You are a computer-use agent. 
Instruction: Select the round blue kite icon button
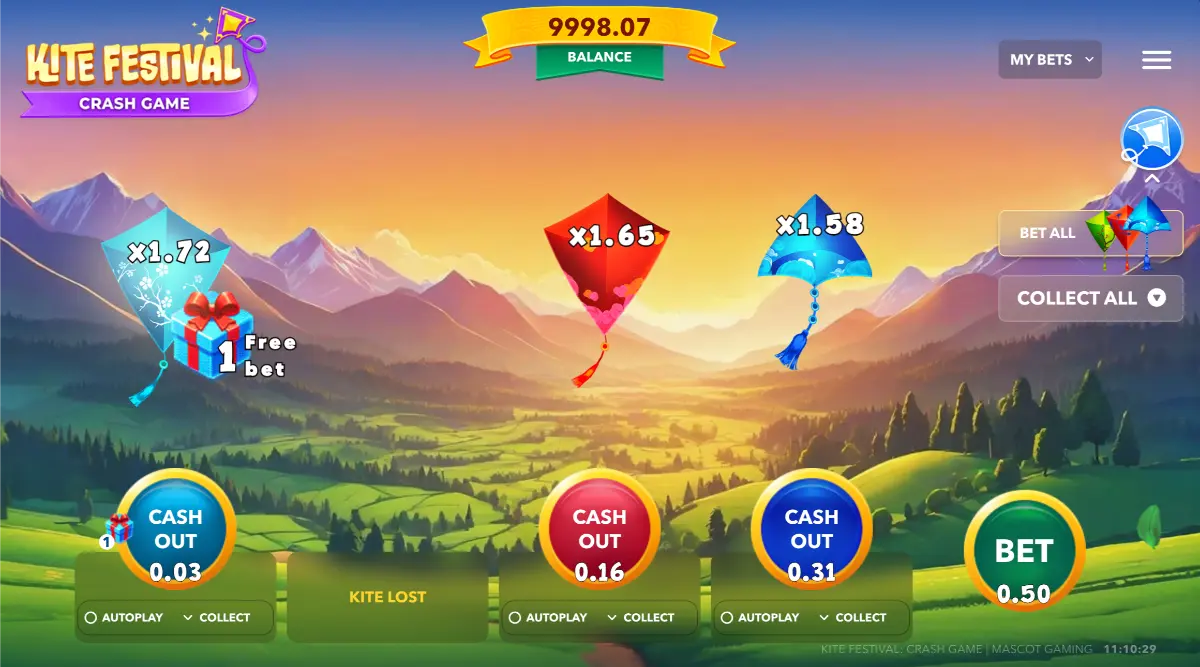tap(1152, 139)
